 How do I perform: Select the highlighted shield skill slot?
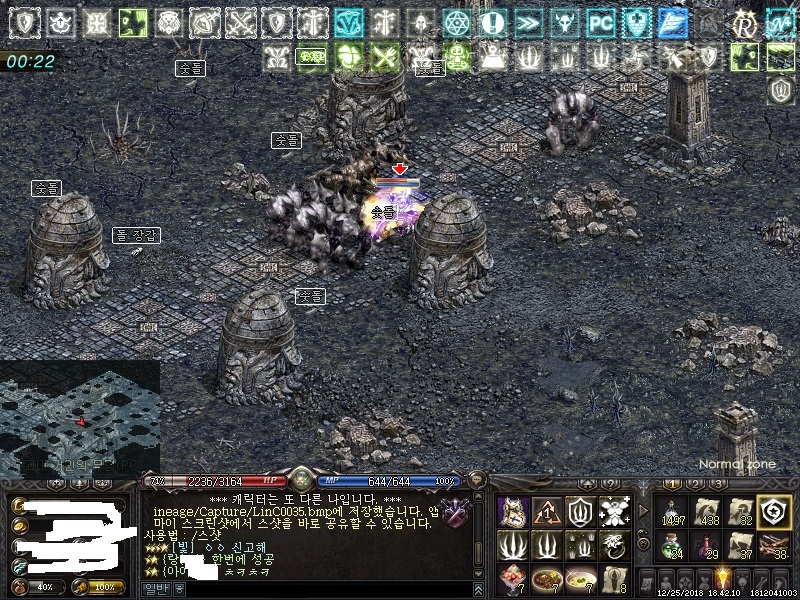[x=772, y=512]
